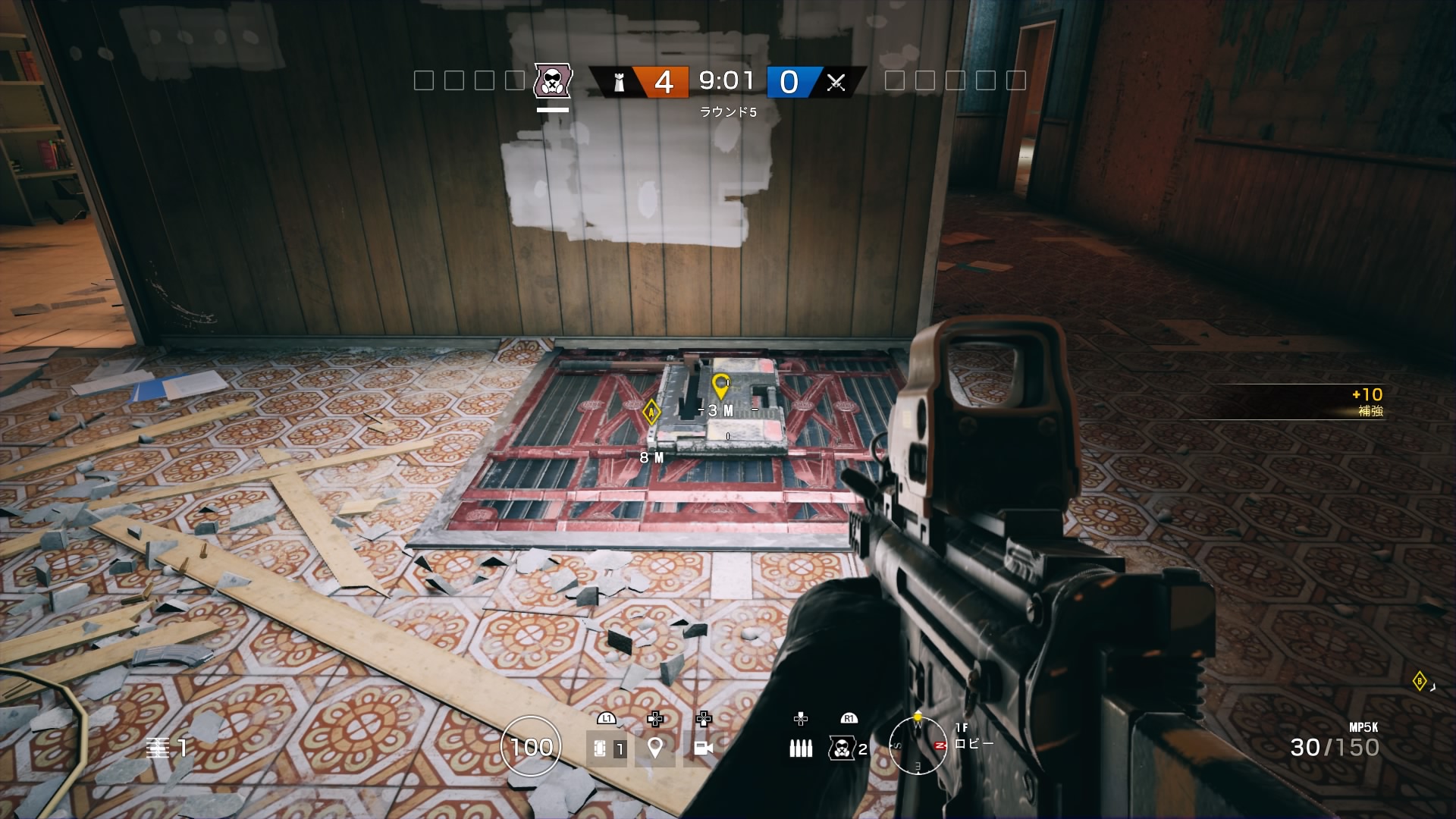Image resolution: width=1456 pixels, height=819 pixels.
Task: Select the barricade deployable icon
Action: pyautogui.click(x=600, y=748)
